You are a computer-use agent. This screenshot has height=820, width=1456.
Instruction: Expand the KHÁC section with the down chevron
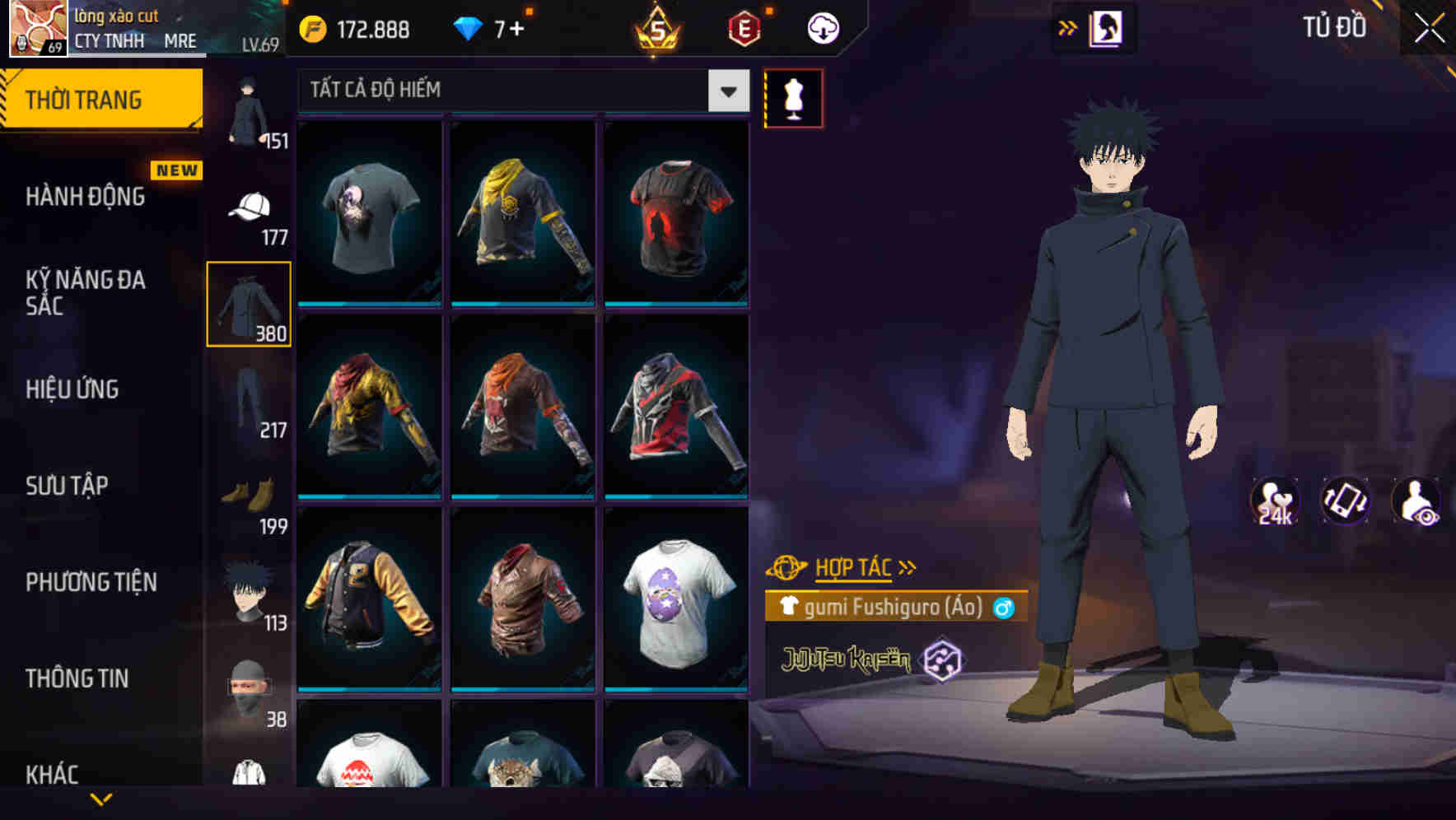[103, 797]
